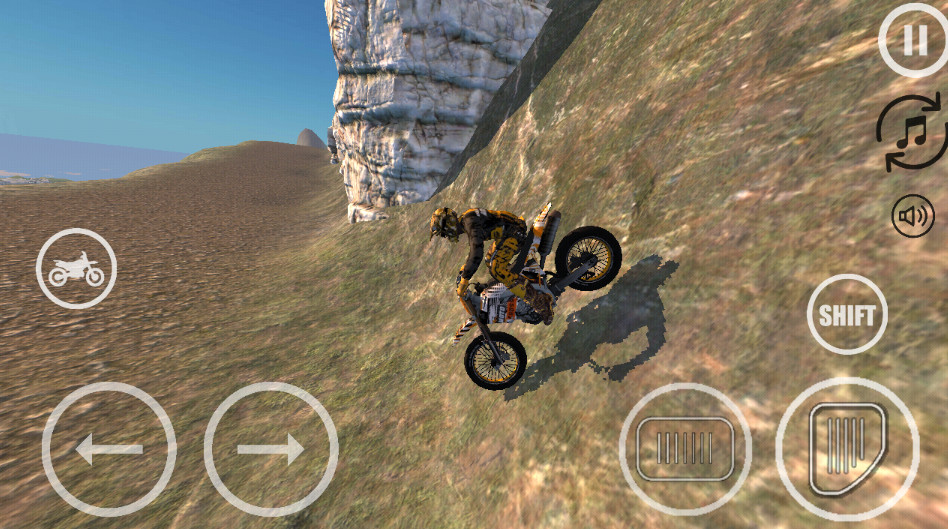Toggle the sound speaker icon
This screenshot has width=948, height=529.
coord(912,215)
